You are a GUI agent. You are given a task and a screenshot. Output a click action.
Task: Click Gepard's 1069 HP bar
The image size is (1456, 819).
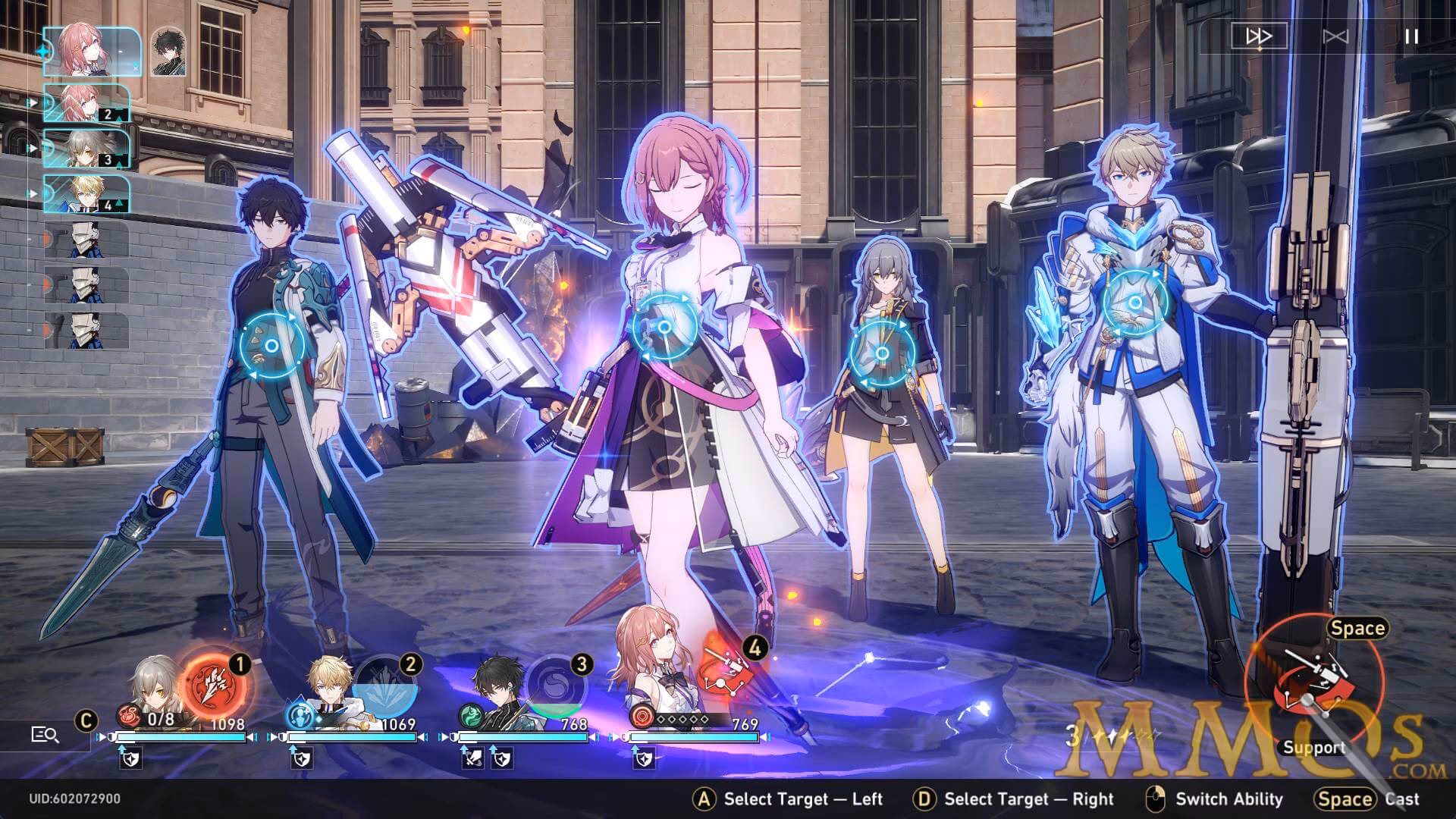coord(353,737)
